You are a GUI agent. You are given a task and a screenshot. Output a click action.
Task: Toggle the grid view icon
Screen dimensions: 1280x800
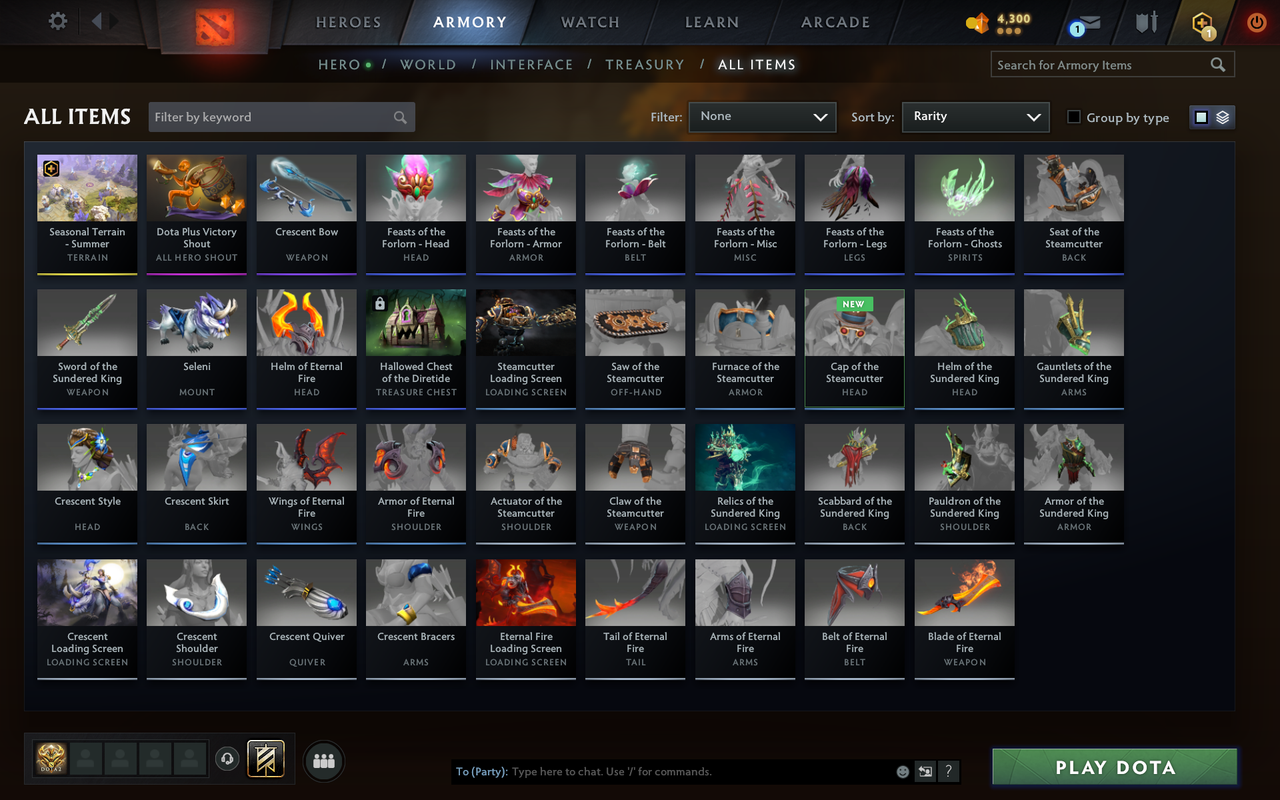point(1201,116)
